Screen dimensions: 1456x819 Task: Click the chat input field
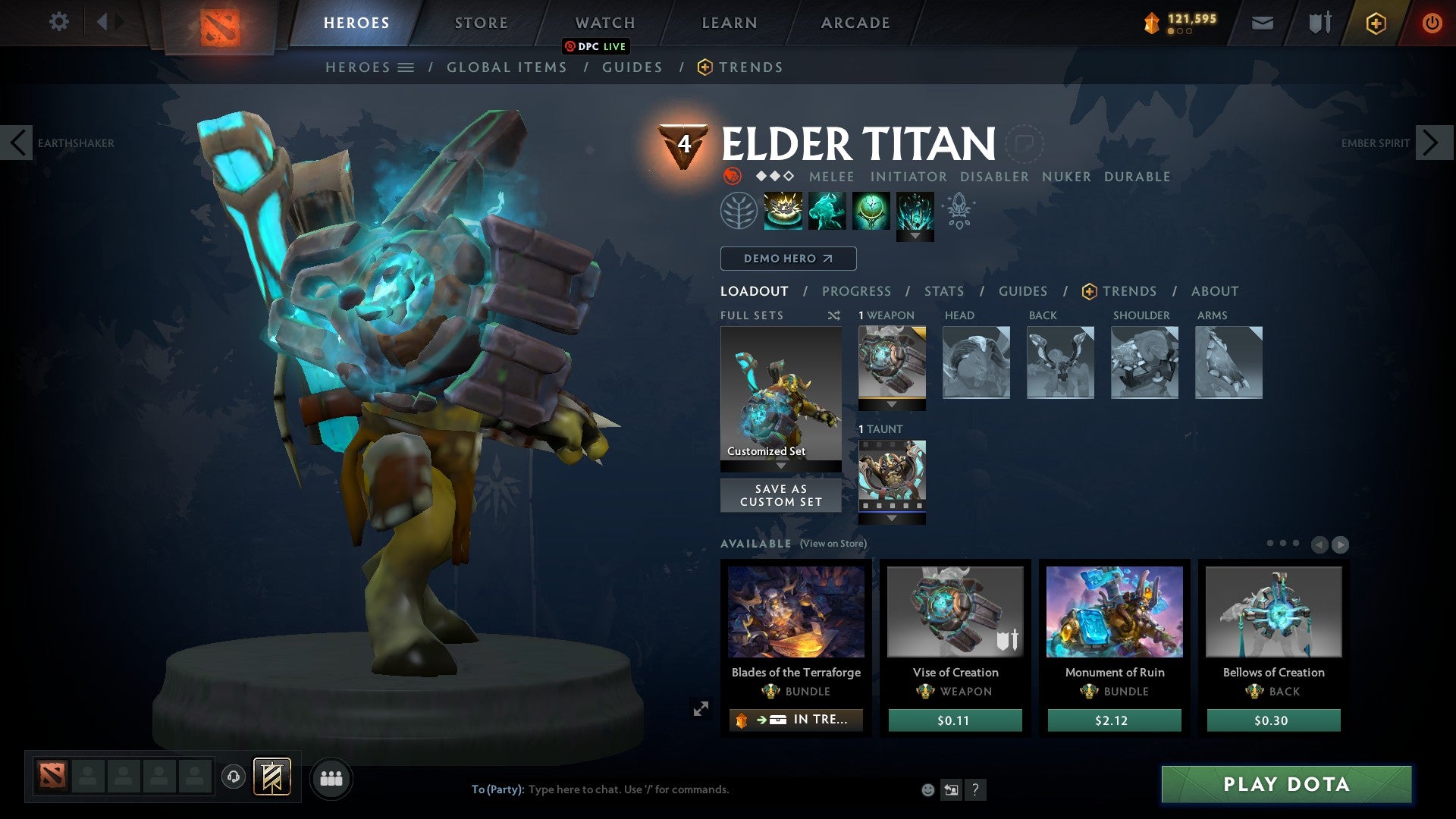click(x=682, y=789)
